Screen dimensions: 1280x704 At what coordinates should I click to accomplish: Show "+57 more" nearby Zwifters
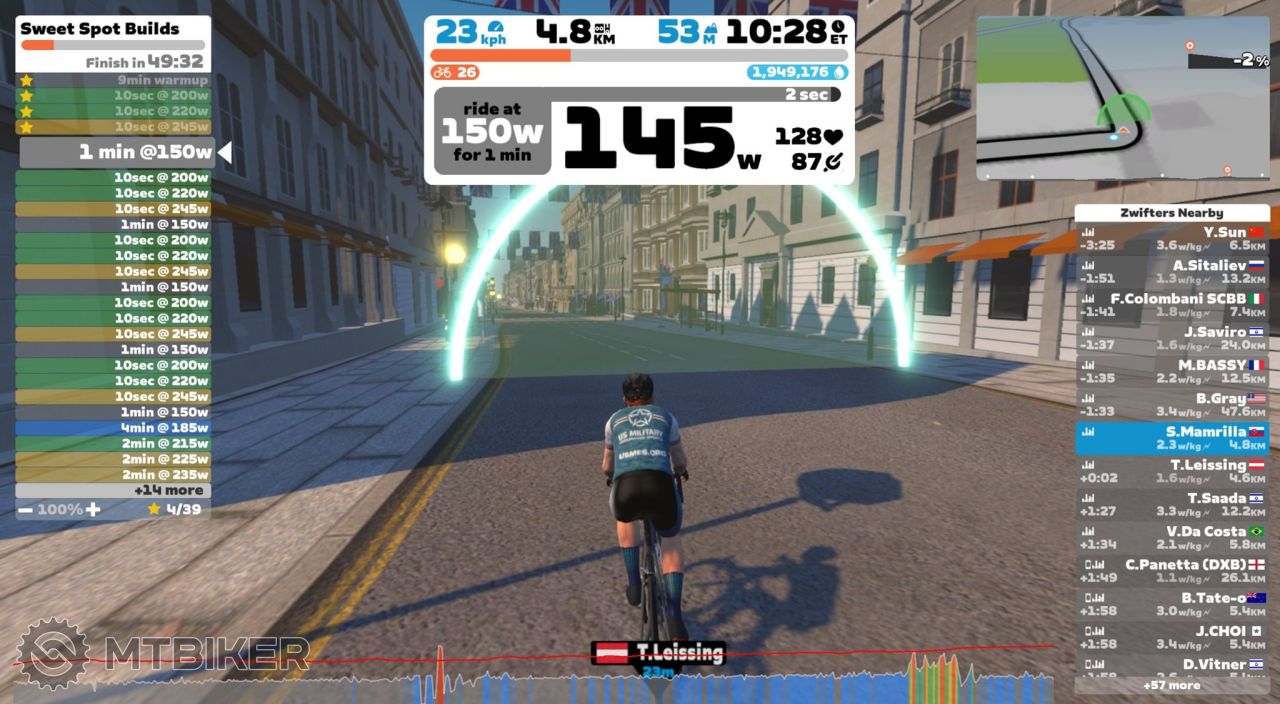(x=1172, y=685)
